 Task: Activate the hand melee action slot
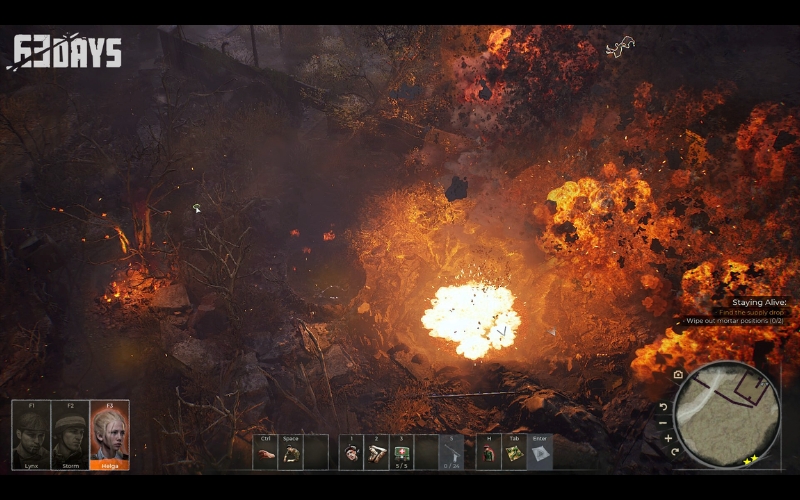pyautogui.click(x=265, y=453)
